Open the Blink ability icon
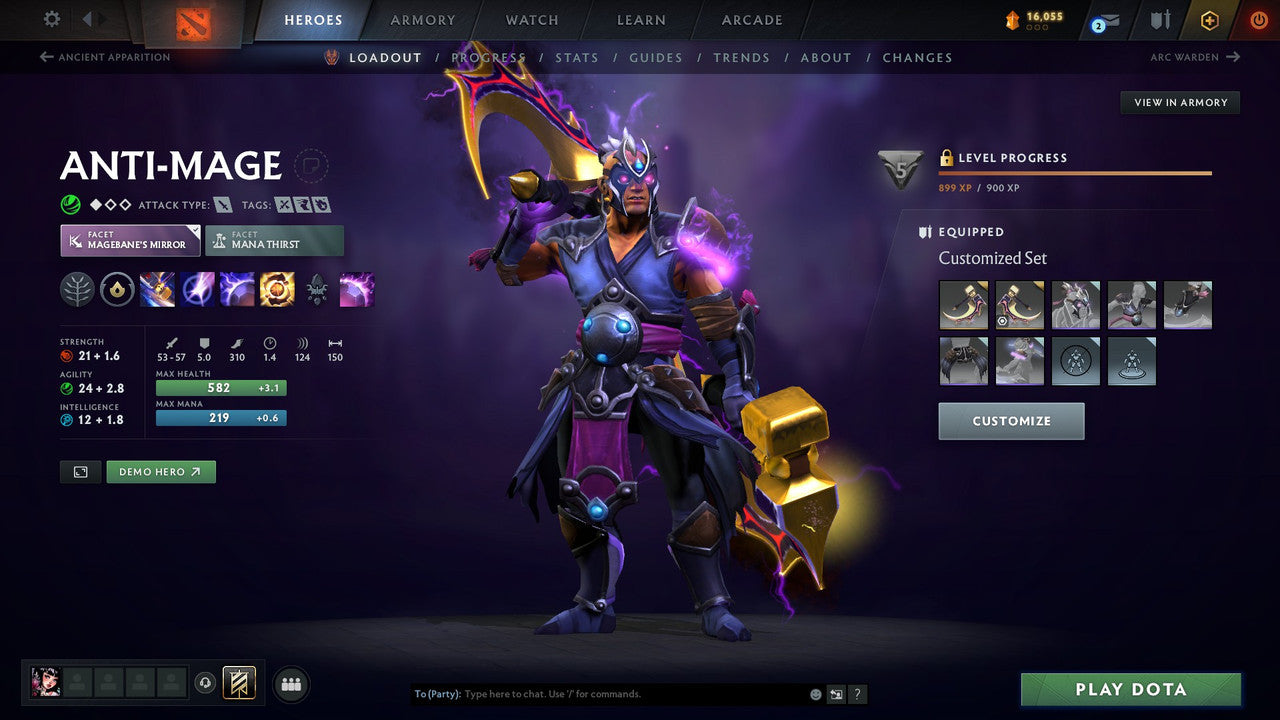The height and width of the screenshot is (720, 1280). [197, 290]
